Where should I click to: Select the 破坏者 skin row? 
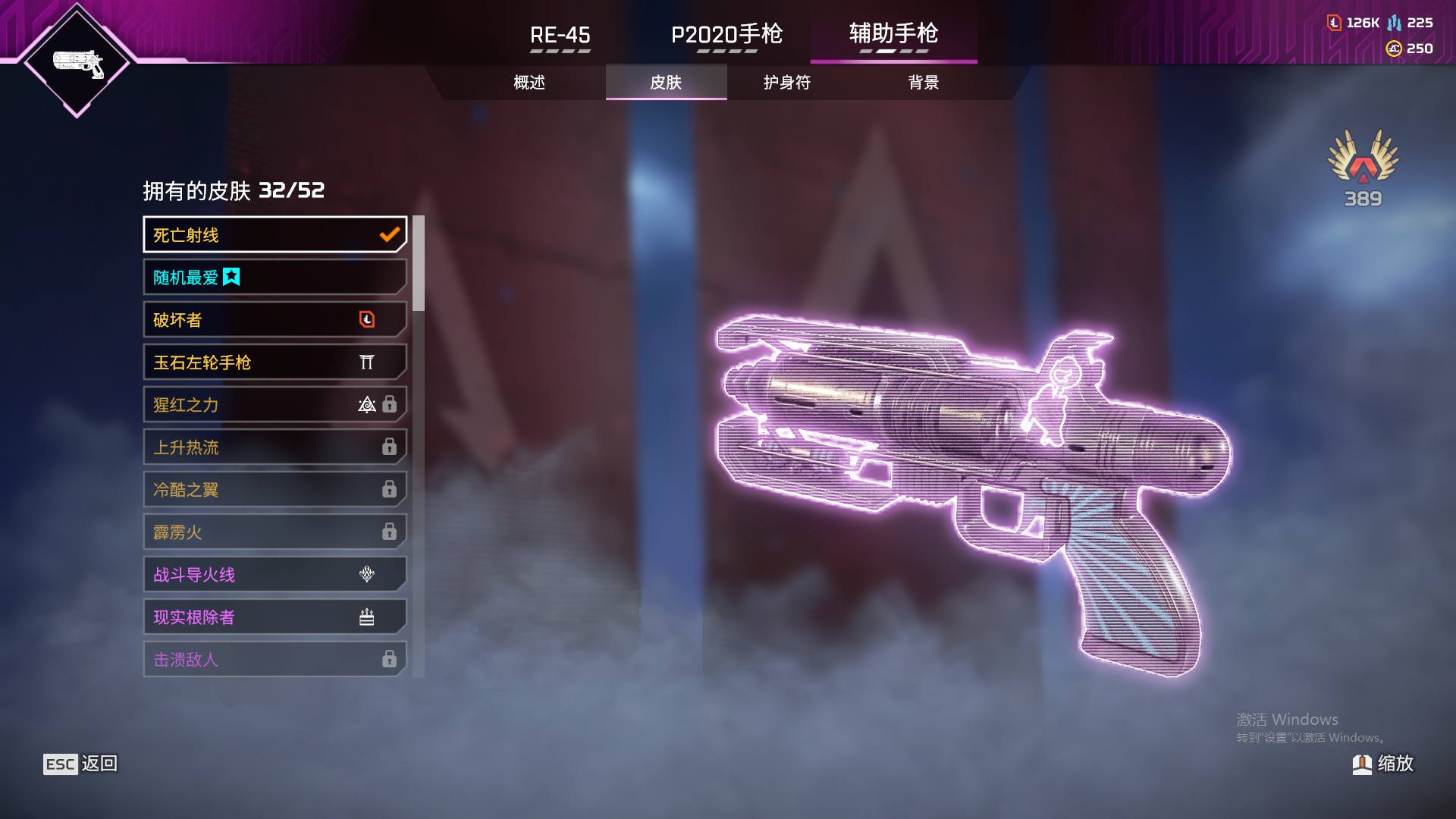[x=275, y=320]
